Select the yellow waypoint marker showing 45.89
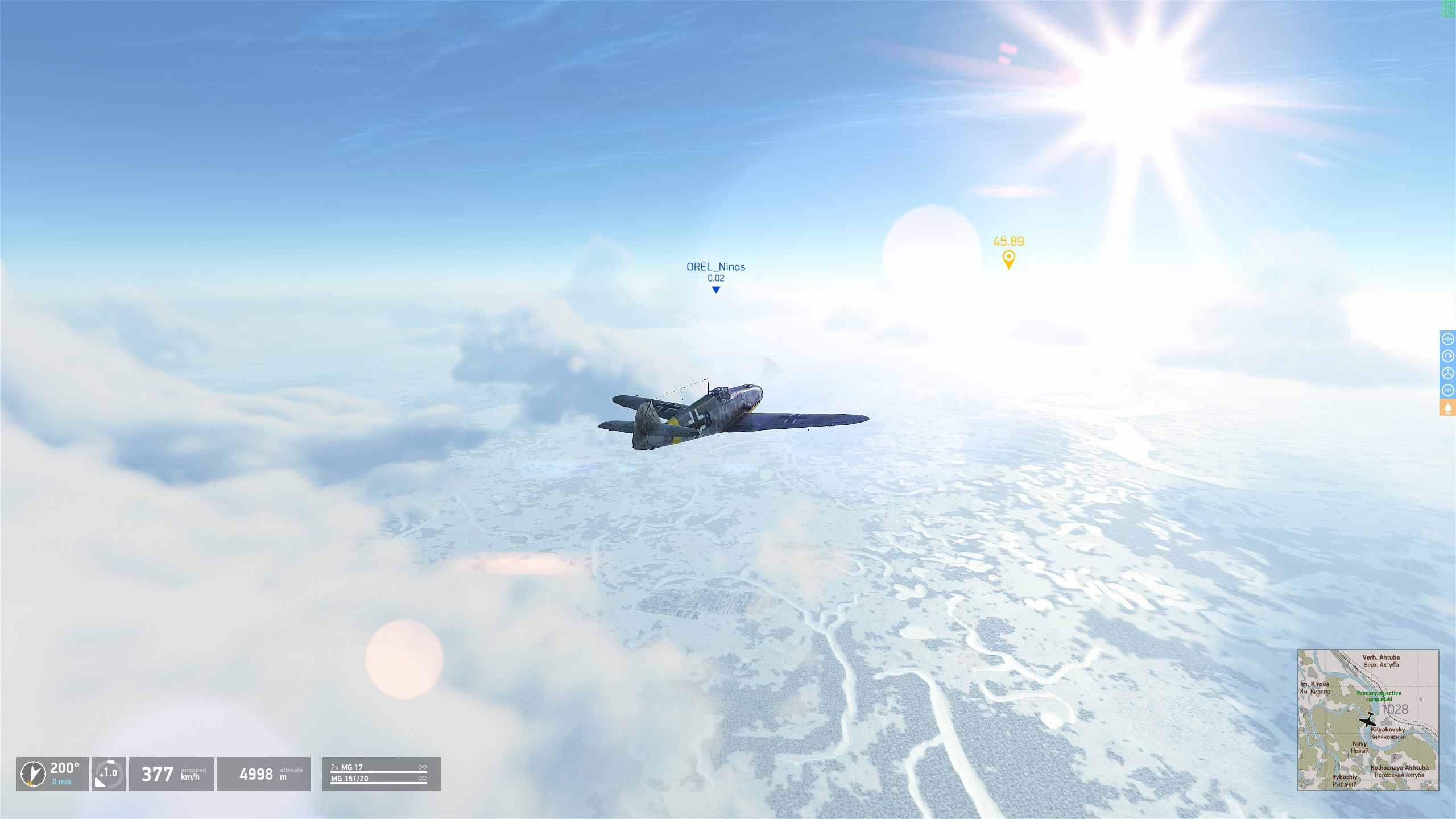Viewport: 1456px width, 819px height. (1008, 259)
